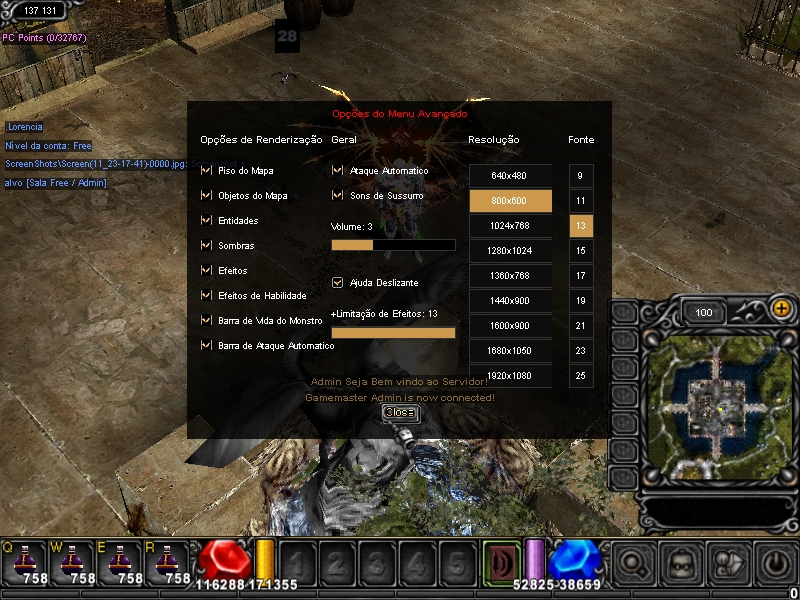The image size is (800, 600).
Task: Select the 640x480 resolution
Action: pyautogui.click(x=510, y=176)
